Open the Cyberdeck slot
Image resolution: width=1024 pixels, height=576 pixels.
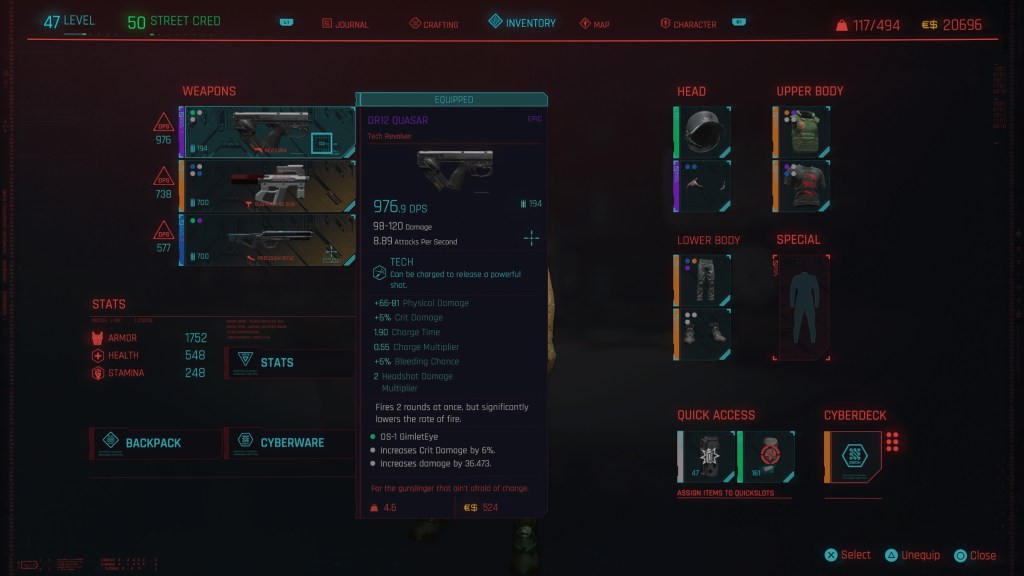(853, 456)
